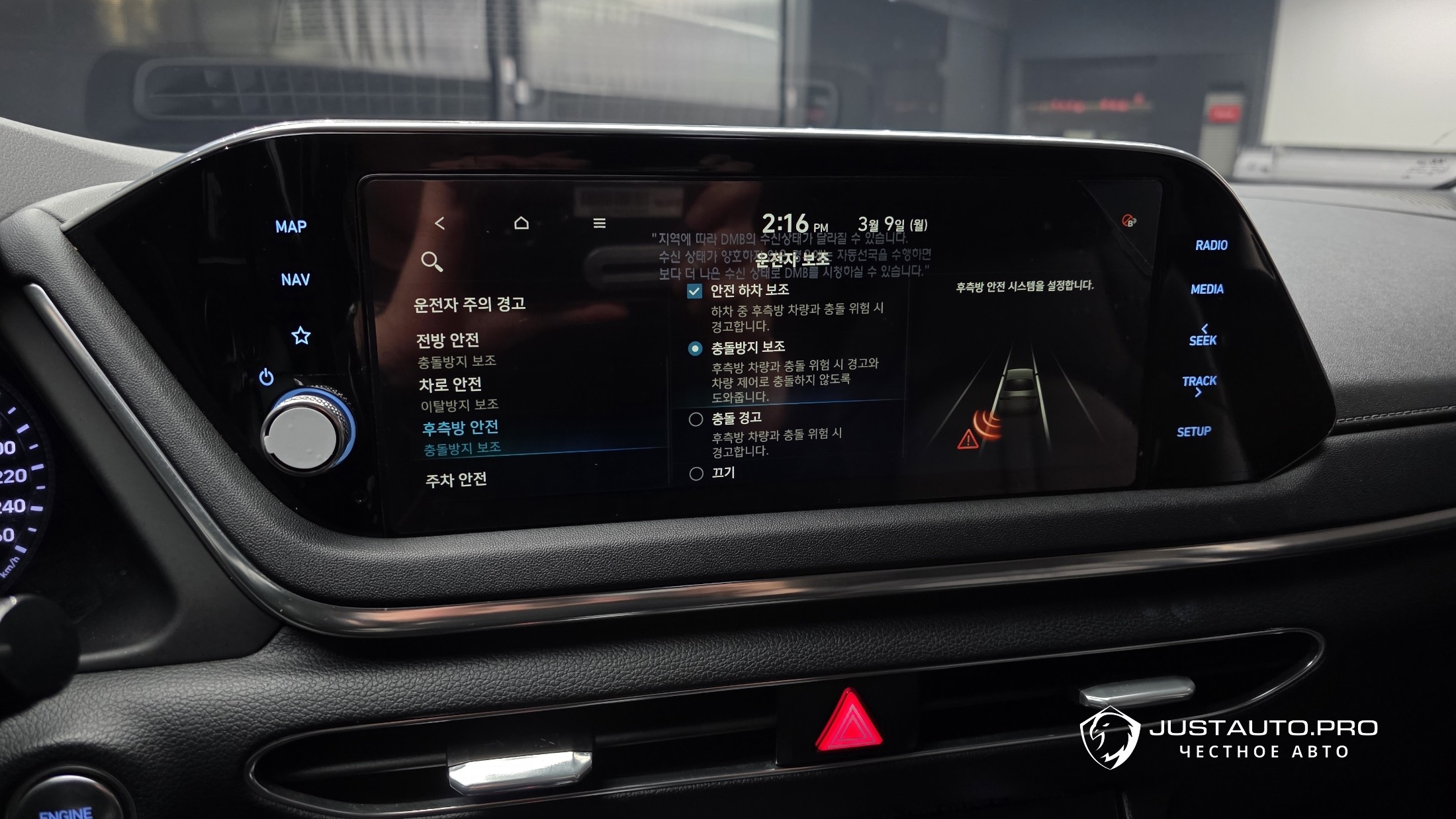The image size is (1456, 819).
Task: Select 운전자 주의 경고 menu entry
Action: pyautogui.click(x=469, y=304)
